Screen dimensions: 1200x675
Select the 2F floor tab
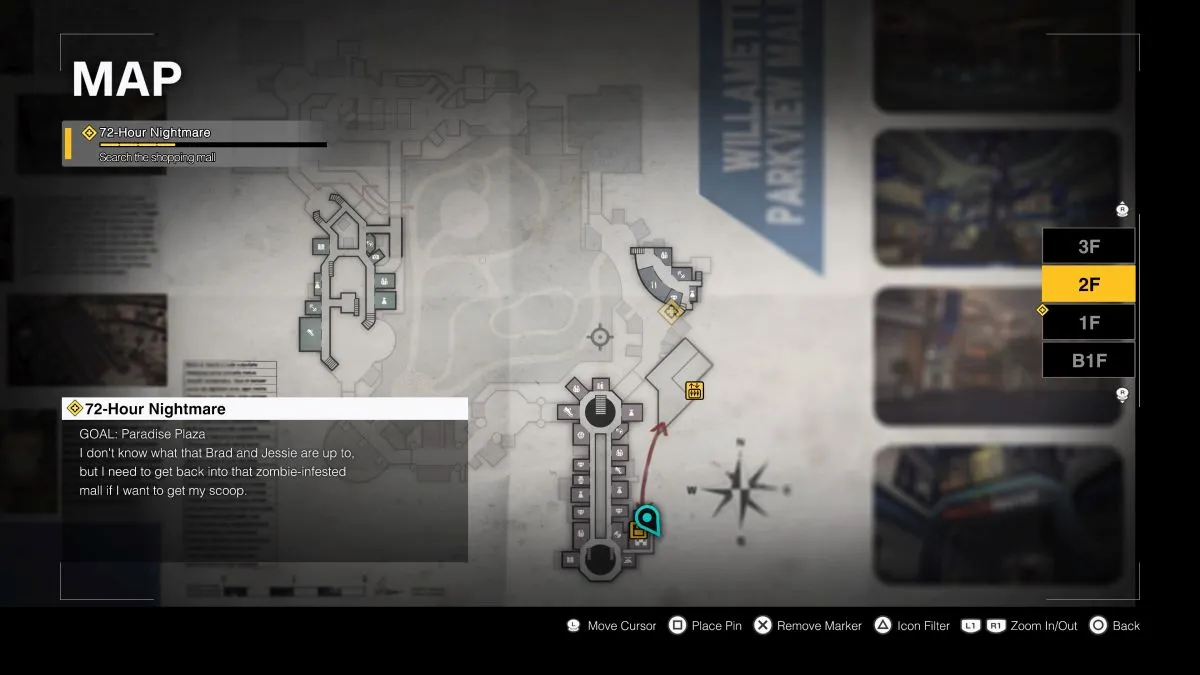pyautogui.click(x=1088, y=284)
